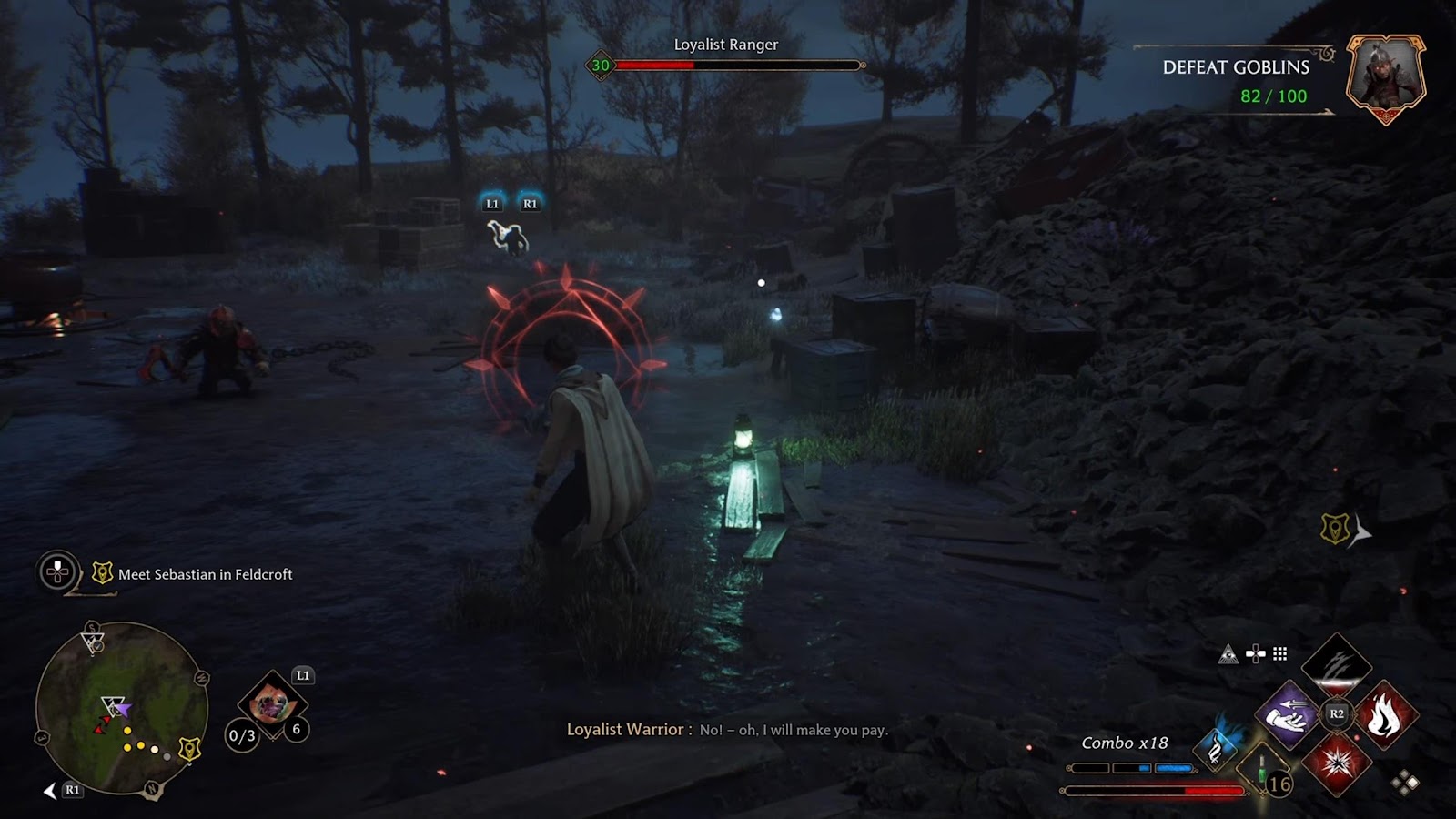Select the claw-slash spell on cooldown
The image size is (1456, 819).
[x=1336, y=664]
